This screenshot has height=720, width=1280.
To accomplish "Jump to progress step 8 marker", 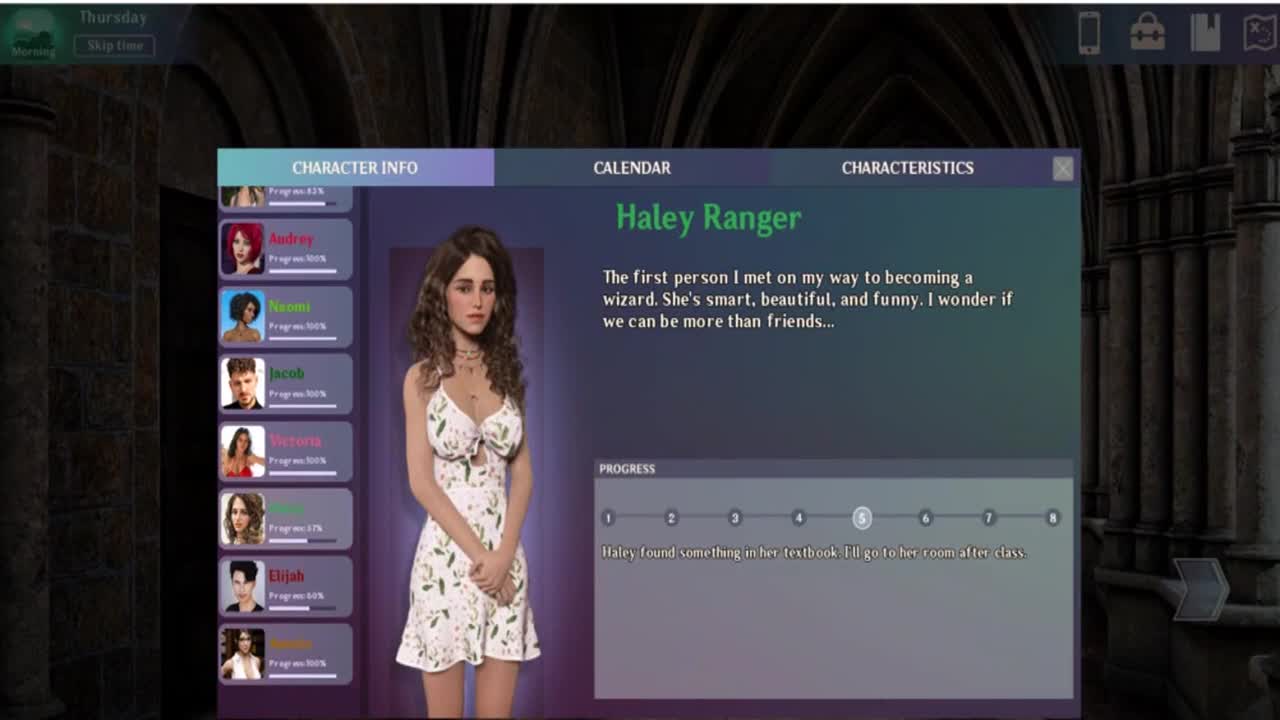I will click(x=1052, y=518).
